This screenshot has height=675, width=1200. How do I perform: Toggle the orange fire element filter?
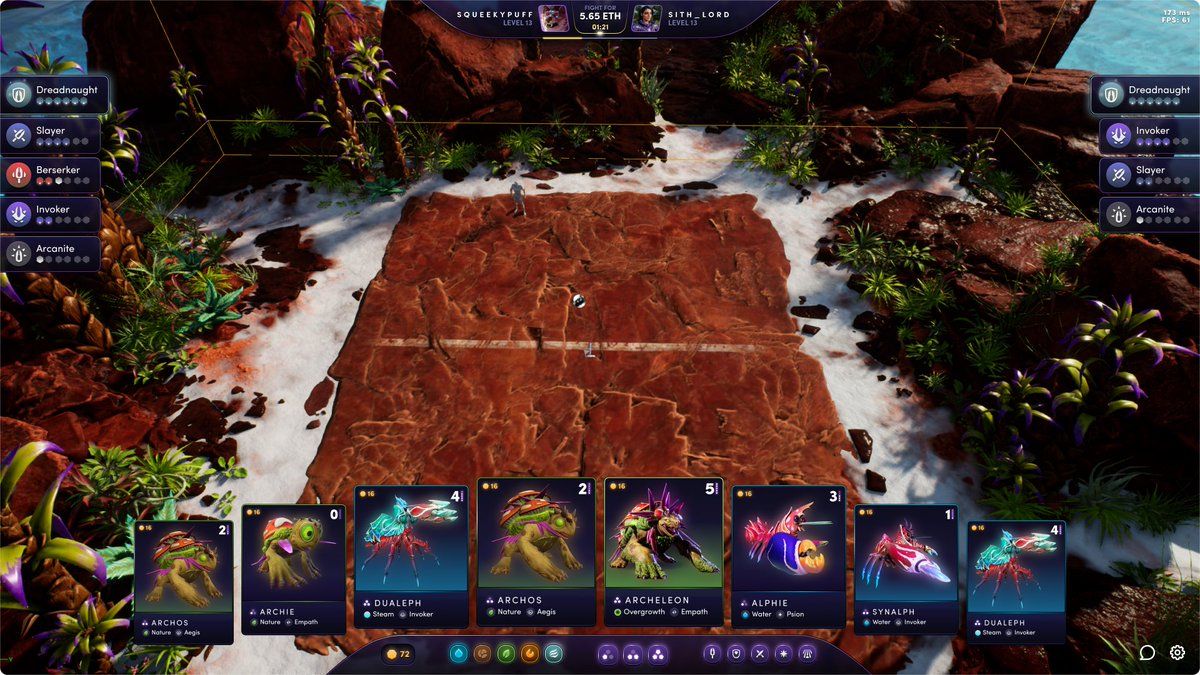pos(530,653)
